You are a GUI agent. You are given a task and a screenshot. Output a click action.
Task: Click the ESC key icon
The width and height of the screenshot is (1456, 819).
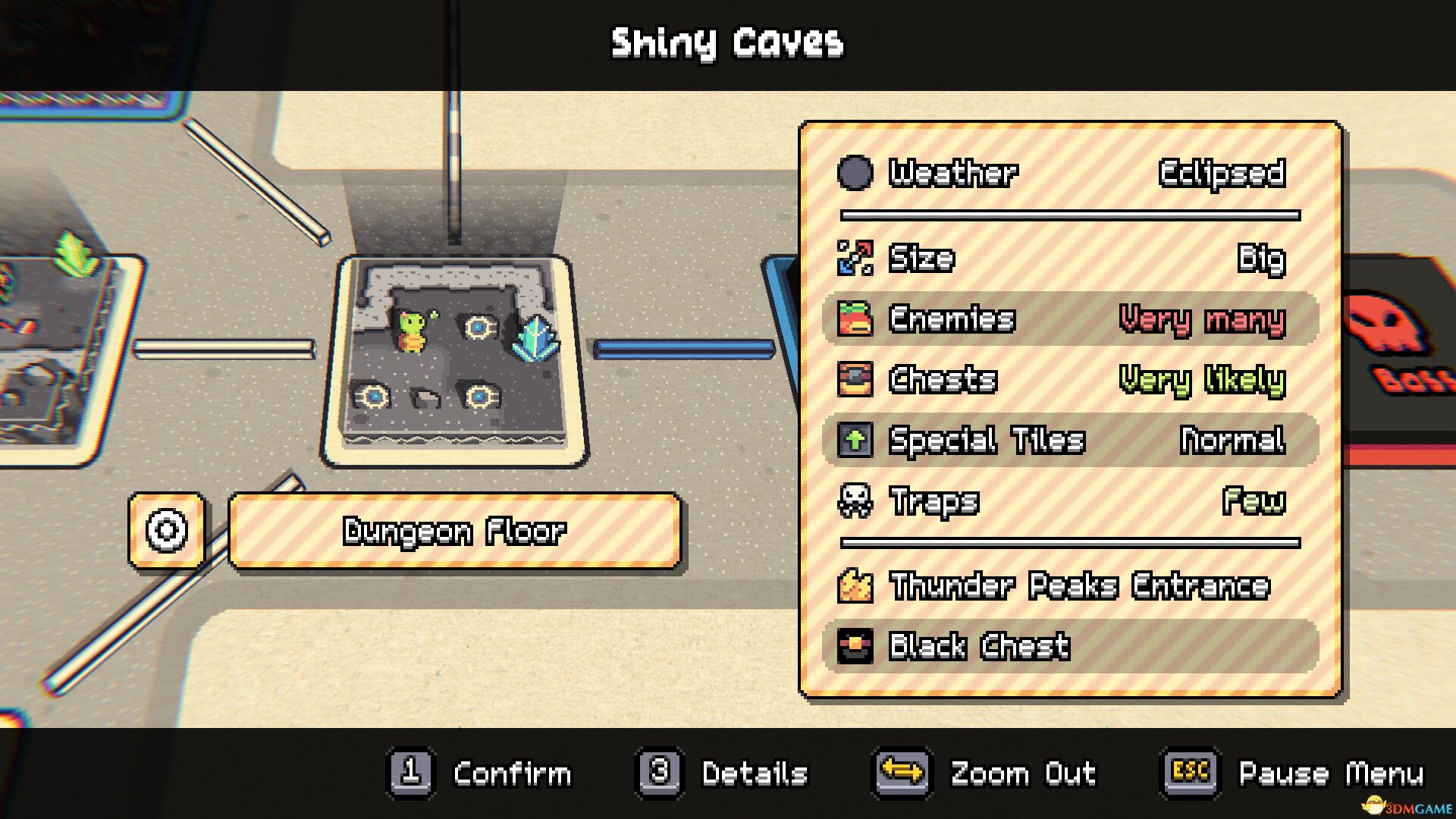[1188, 773]
